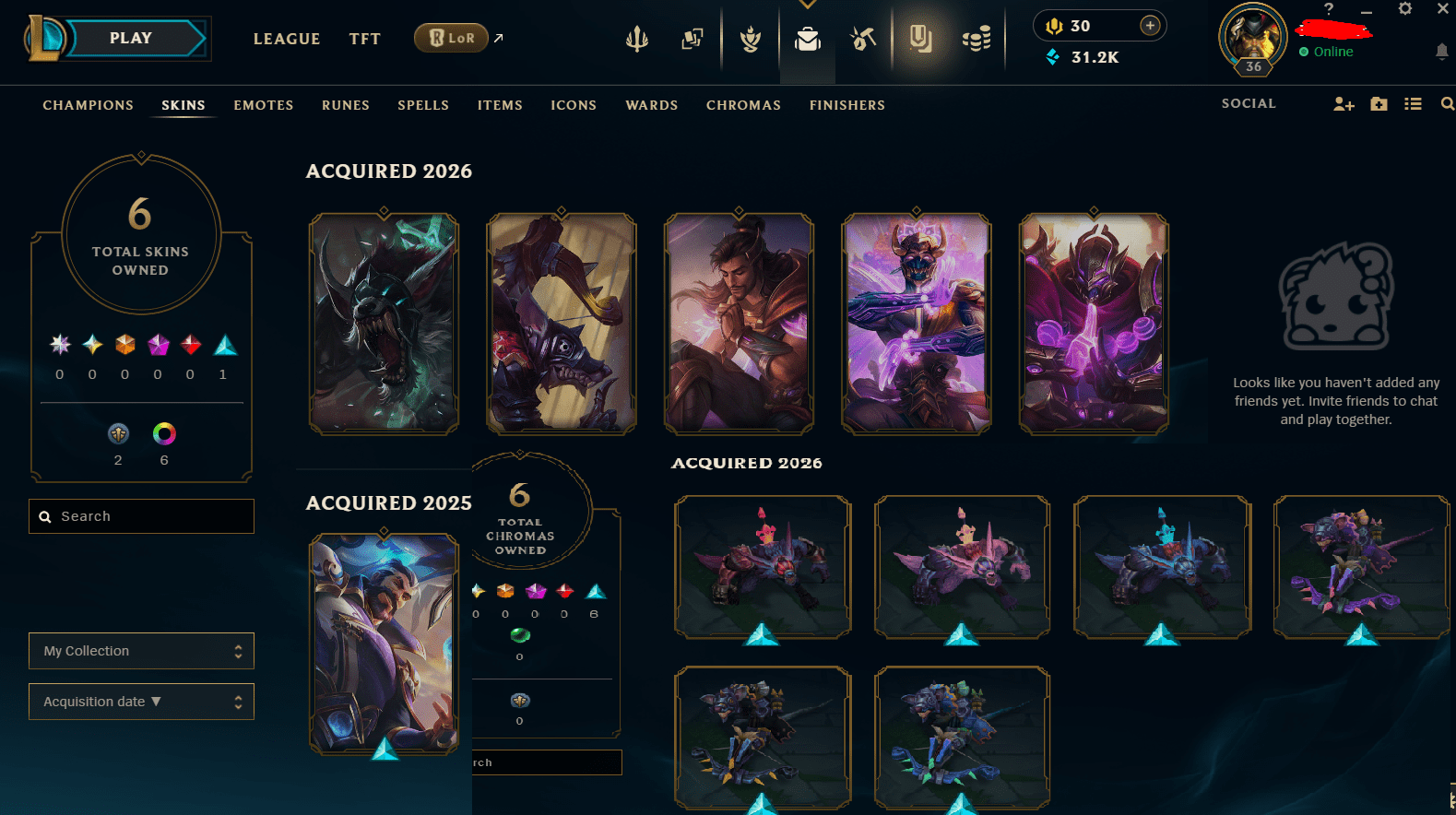Click the add friend icon in Social panel
This screenshot has width=1456, height=815.
click(1343, 104)
